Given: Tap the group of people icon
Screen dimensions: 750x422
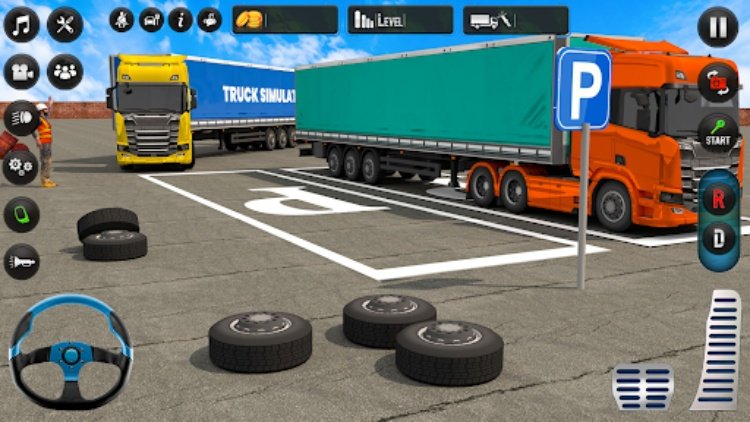Looking at the screenshot, I should 65,71.
